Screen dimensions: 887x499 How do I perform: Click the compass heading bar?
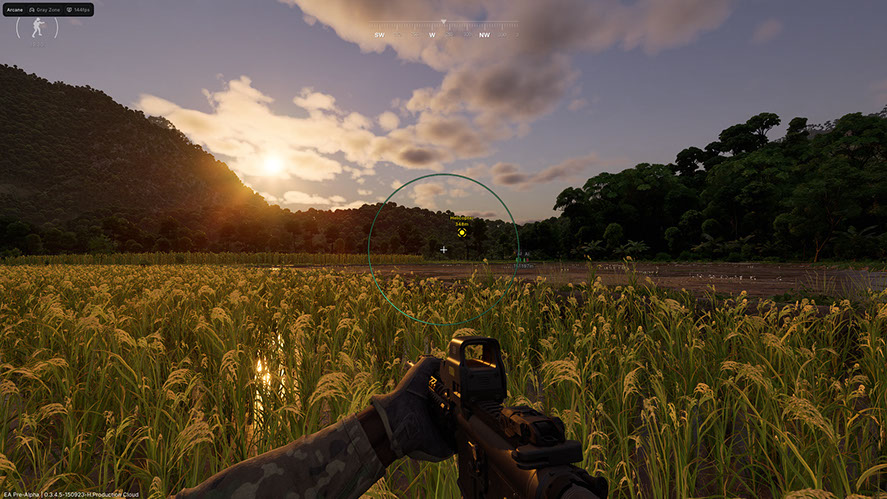click(x=445, y=28)
